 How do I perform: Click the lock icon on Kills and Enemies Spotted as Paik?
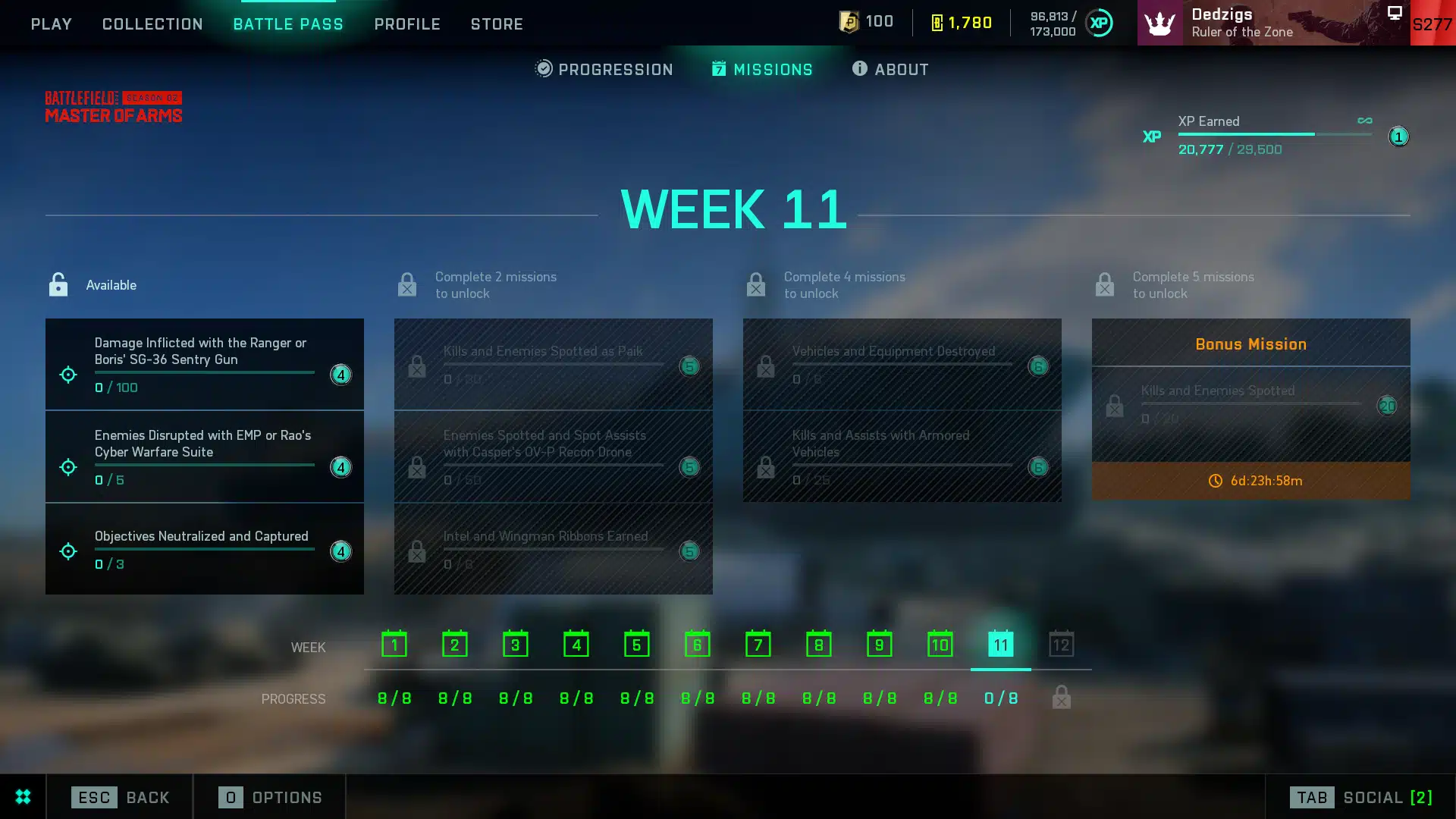[416, 366]
